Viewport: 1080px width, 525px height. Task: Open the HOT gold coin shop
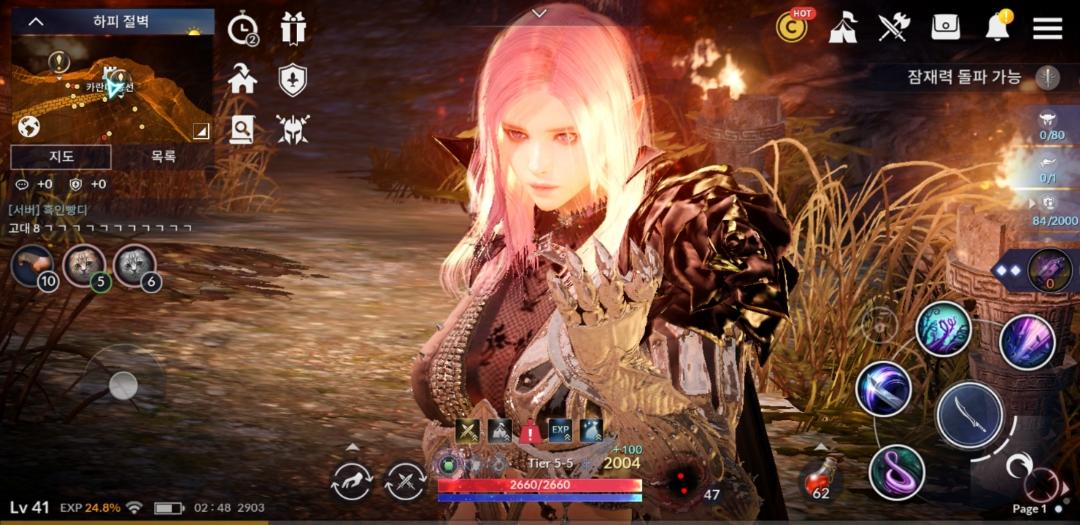pyautogui.click(x=792, y=28)
